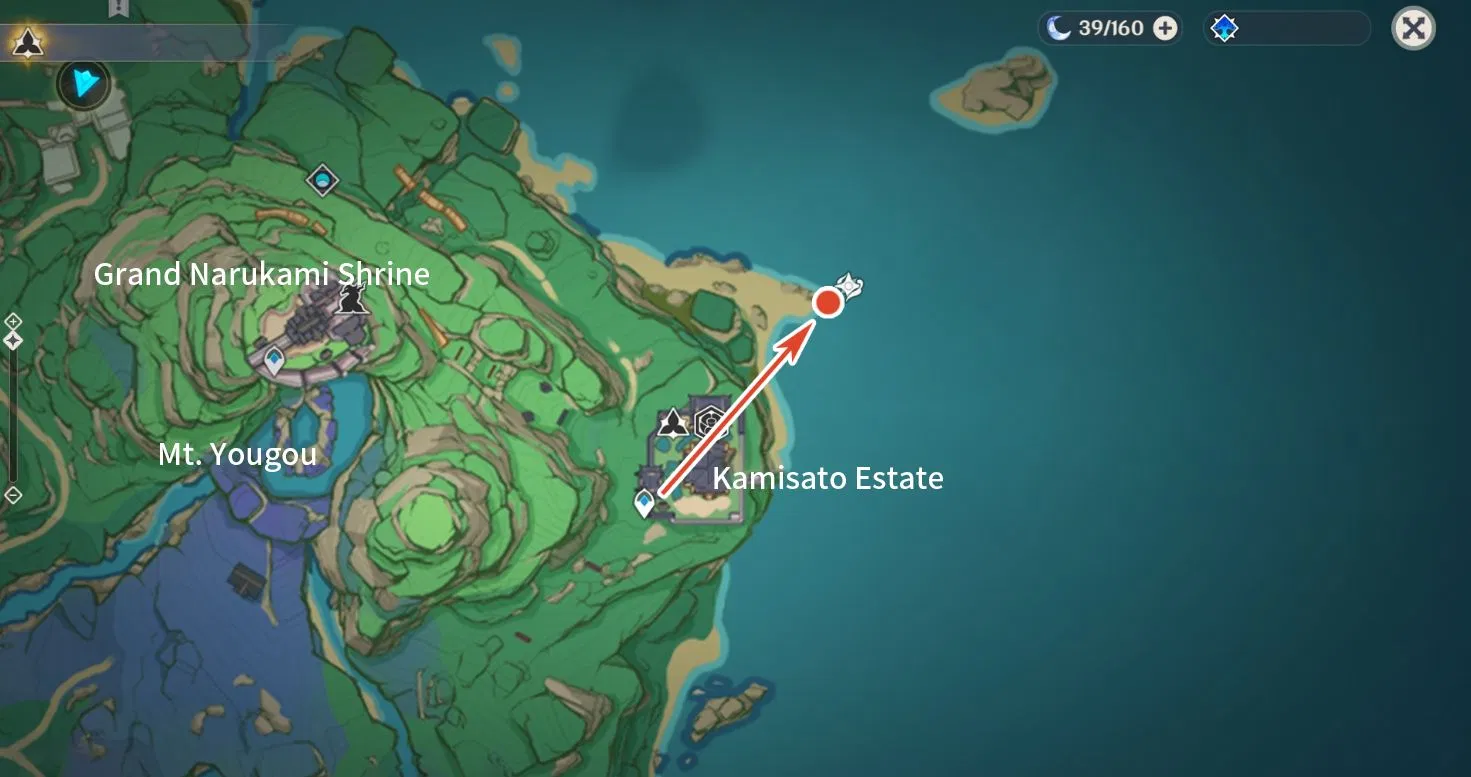Zoom in using the plus diamond above the slider

tap(13, 322)
